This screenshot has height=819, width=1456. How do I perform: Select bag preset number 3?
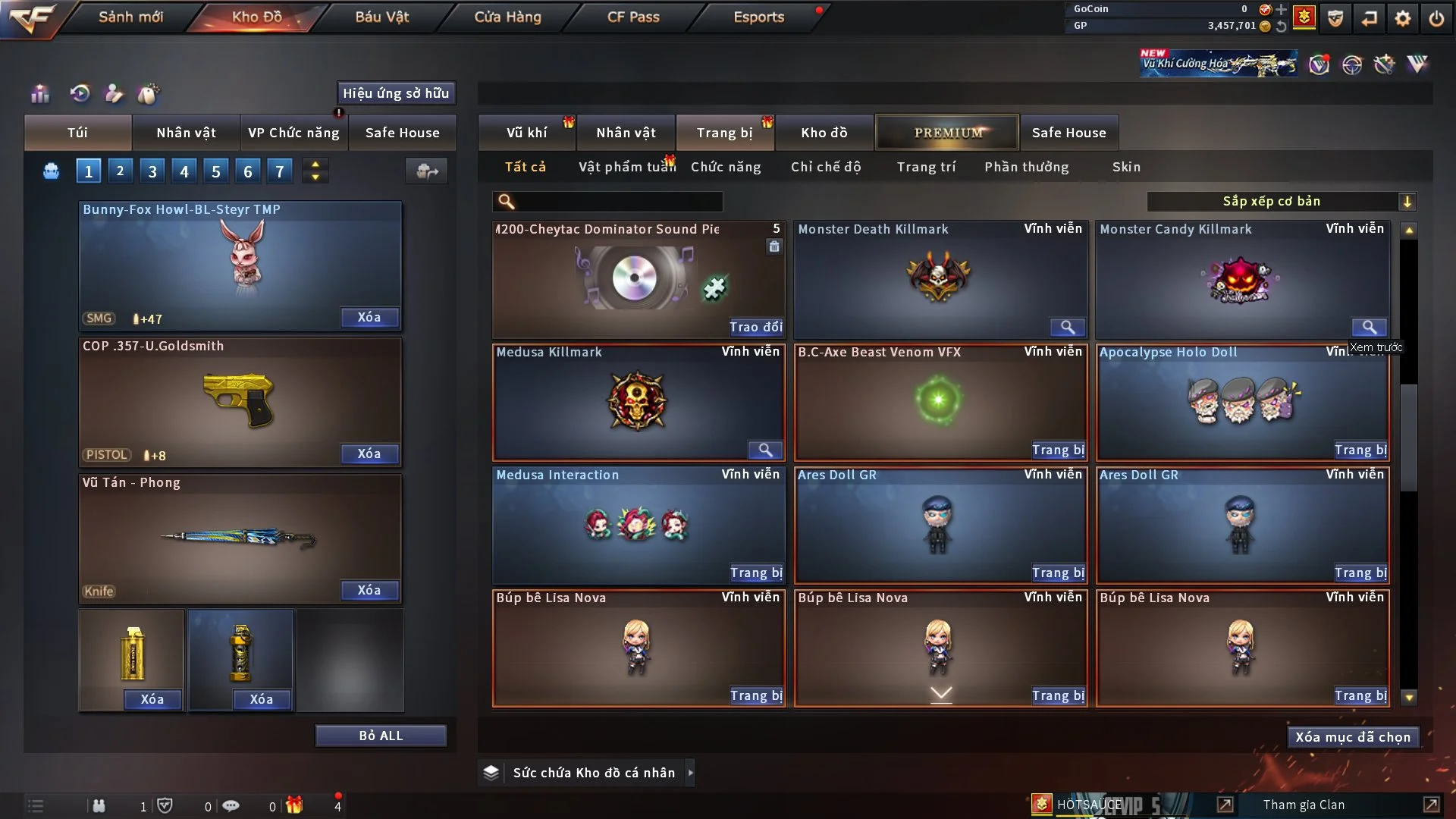click(x=152, y=171)
